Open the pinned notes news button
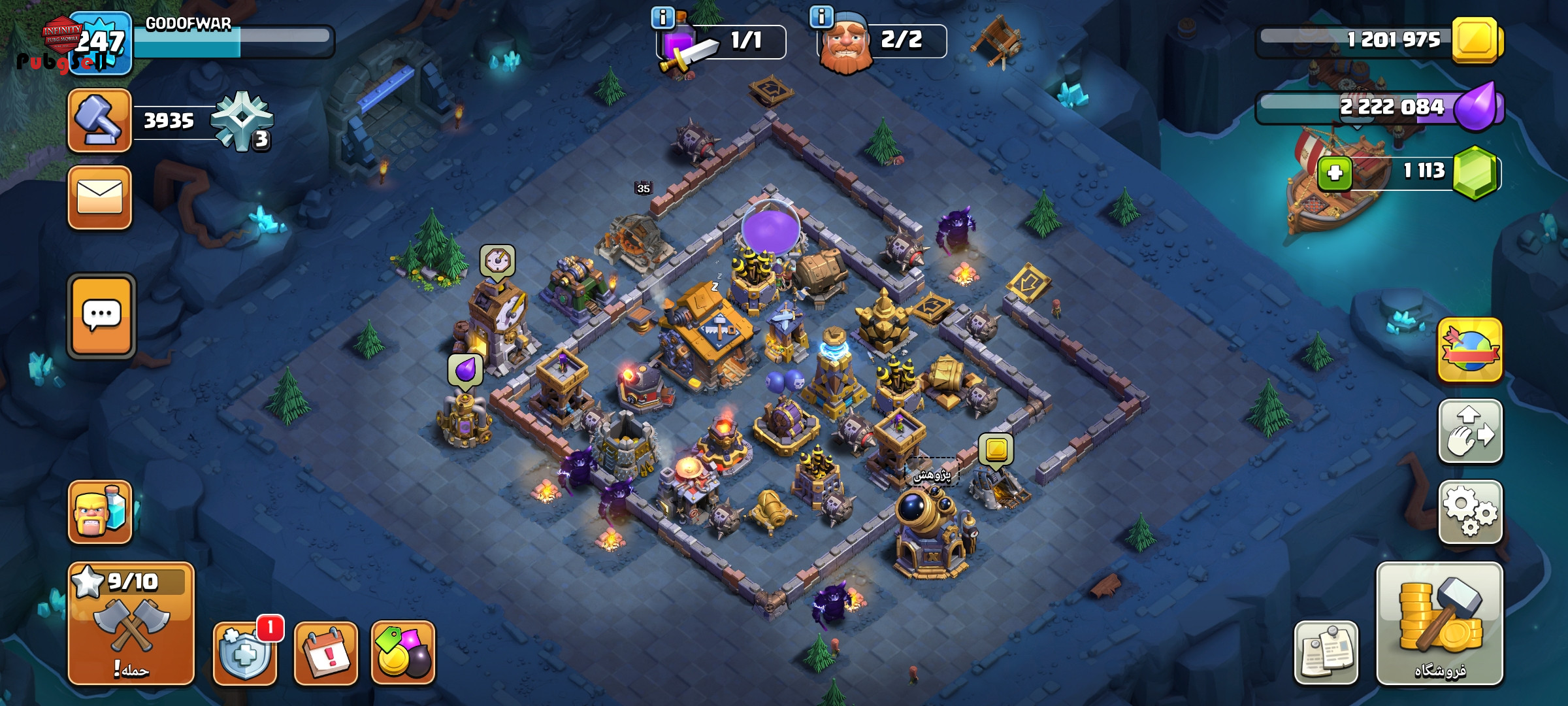1568x706 pixels. [x=1326, y=652]
